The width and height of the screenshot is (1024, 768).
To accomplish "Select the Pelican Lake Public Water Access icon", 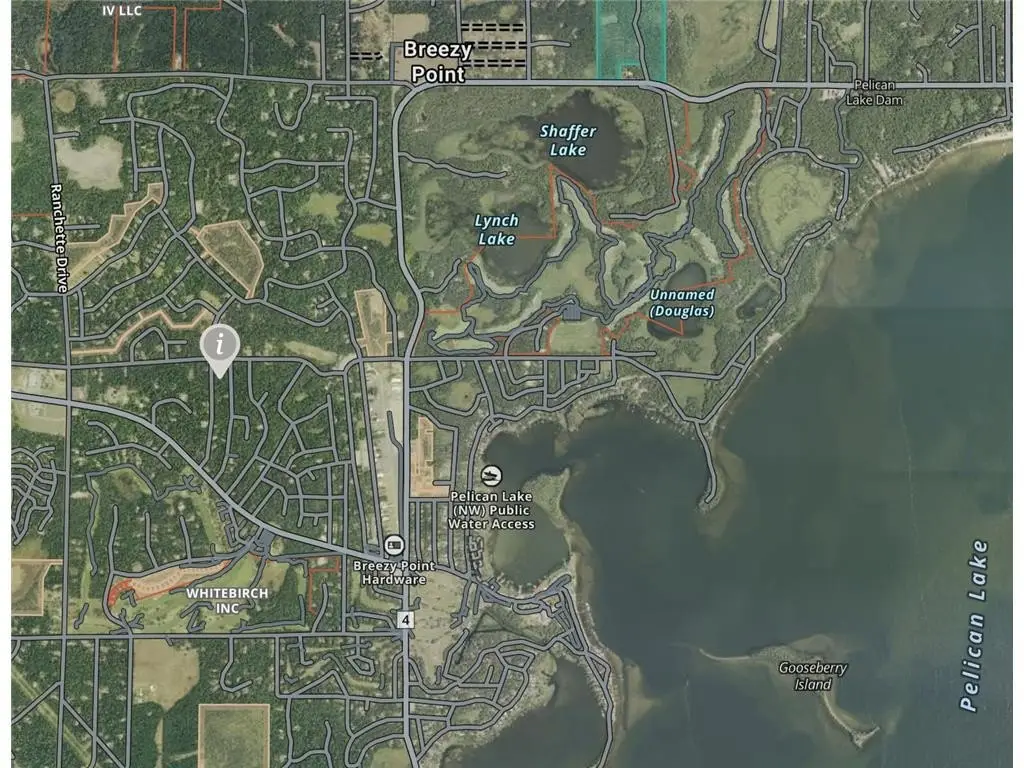I will coord(490,474).
